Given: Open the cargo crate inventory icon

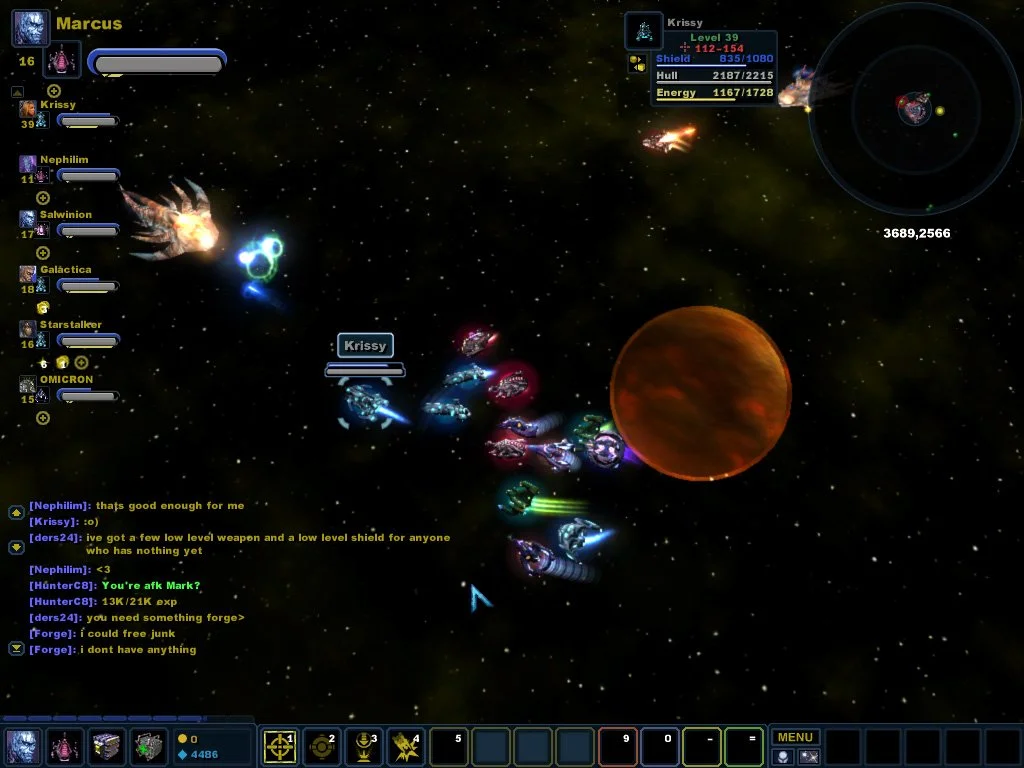Looking at the screenshot, I should pos(107,747).
